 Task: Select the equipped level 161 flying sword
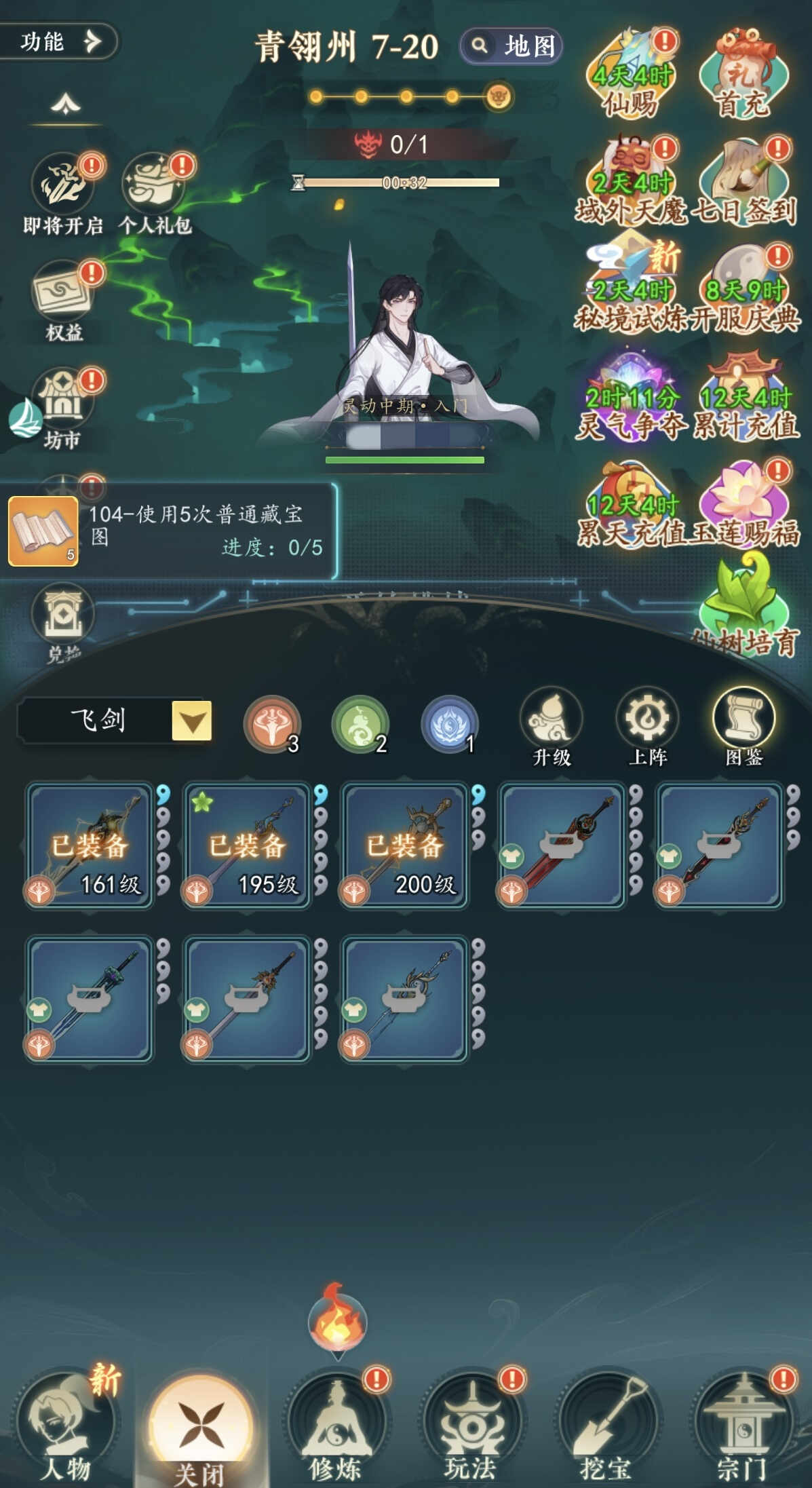point(90,845)
